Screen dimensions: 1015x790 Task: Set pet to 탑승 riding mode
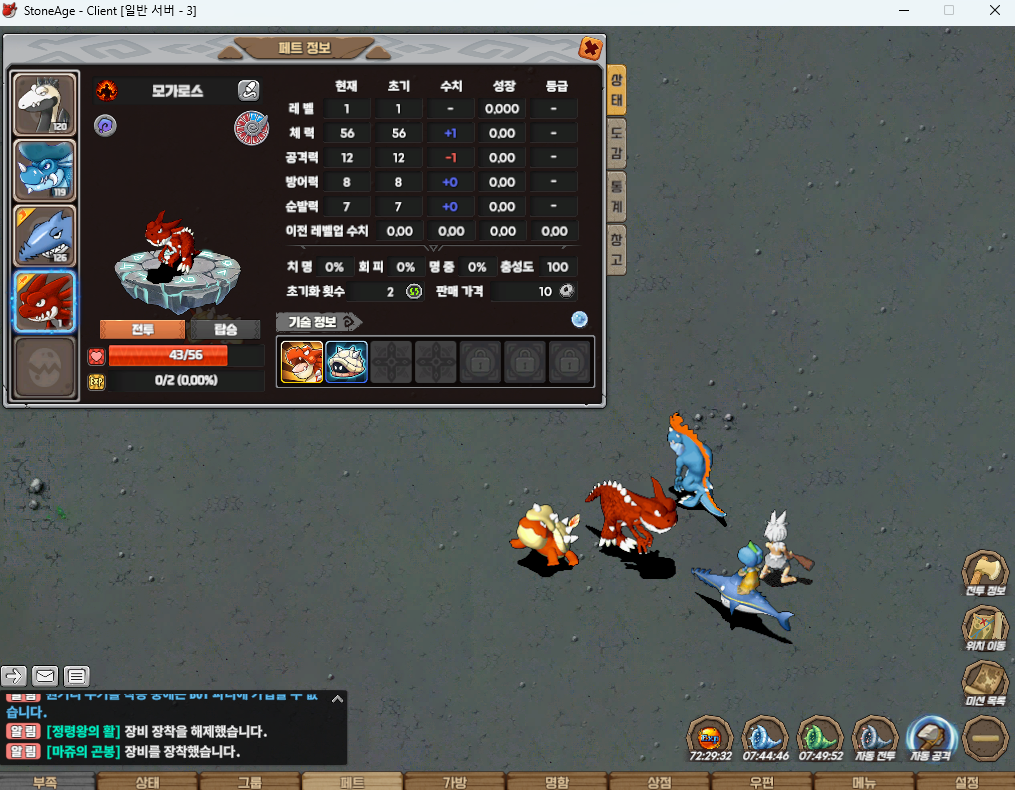pos(224,330)
